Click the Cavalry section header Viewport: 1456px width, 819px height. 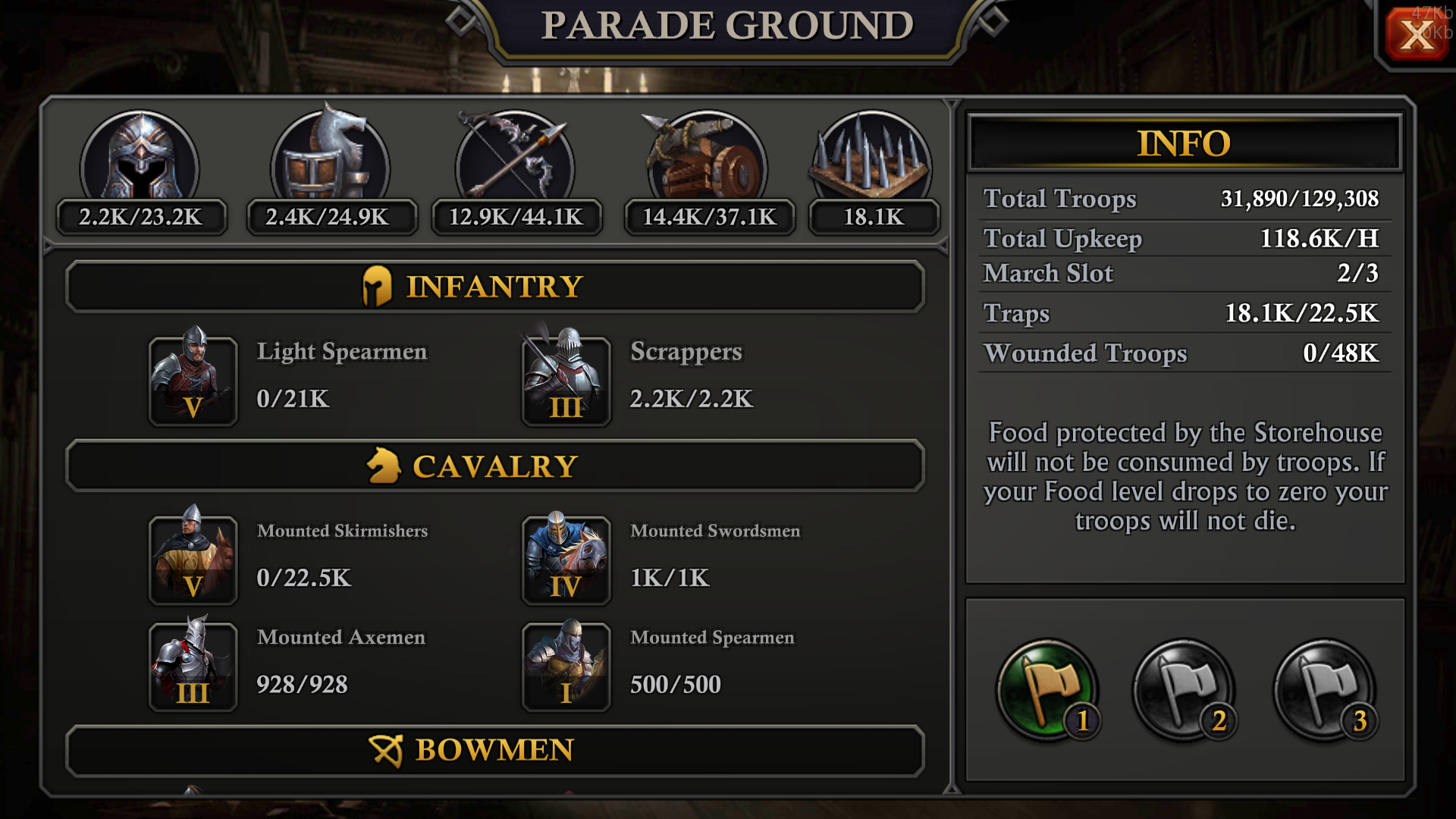[x=494, y=466]
